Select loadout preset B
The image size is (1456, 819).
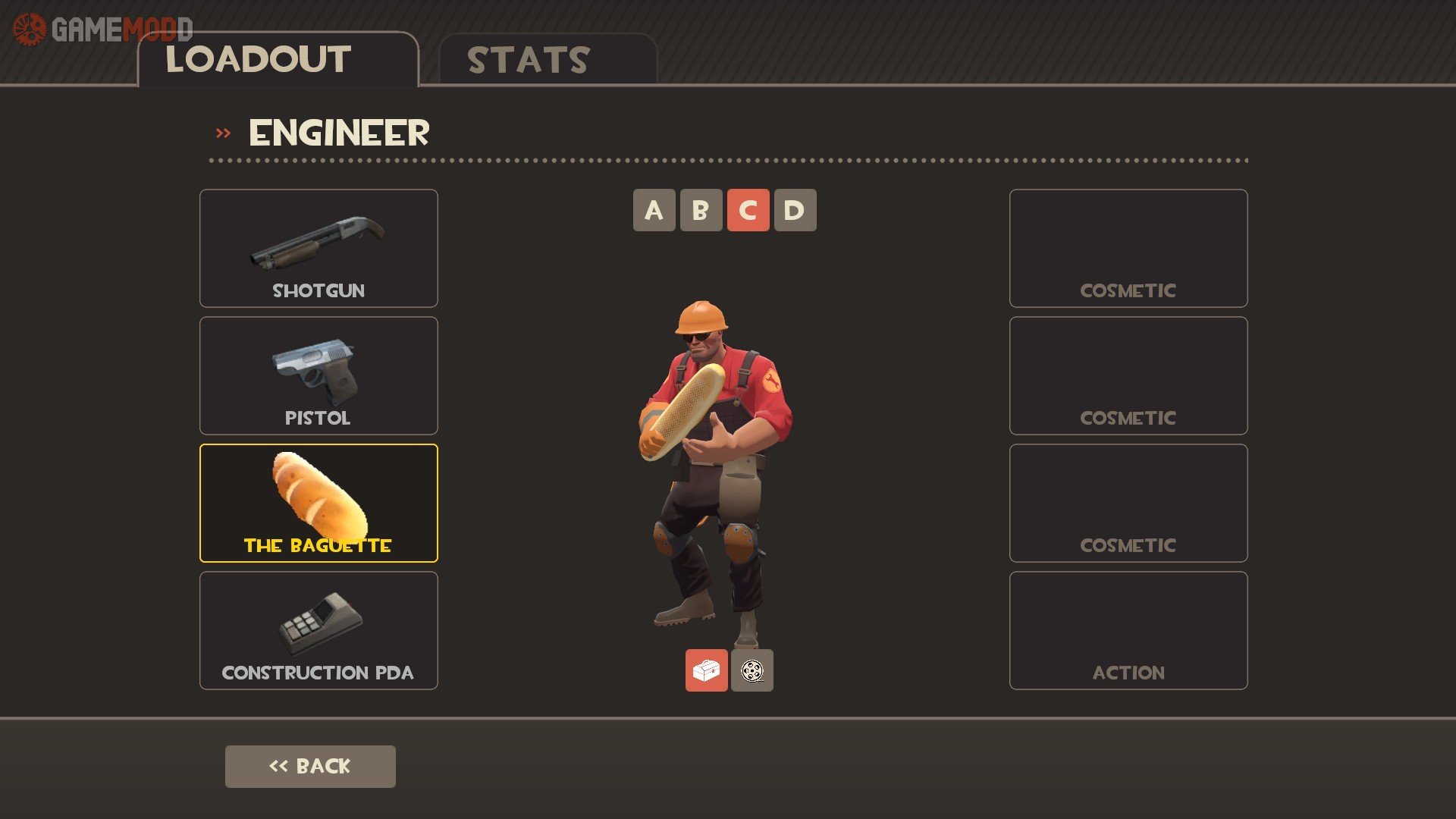701,210
